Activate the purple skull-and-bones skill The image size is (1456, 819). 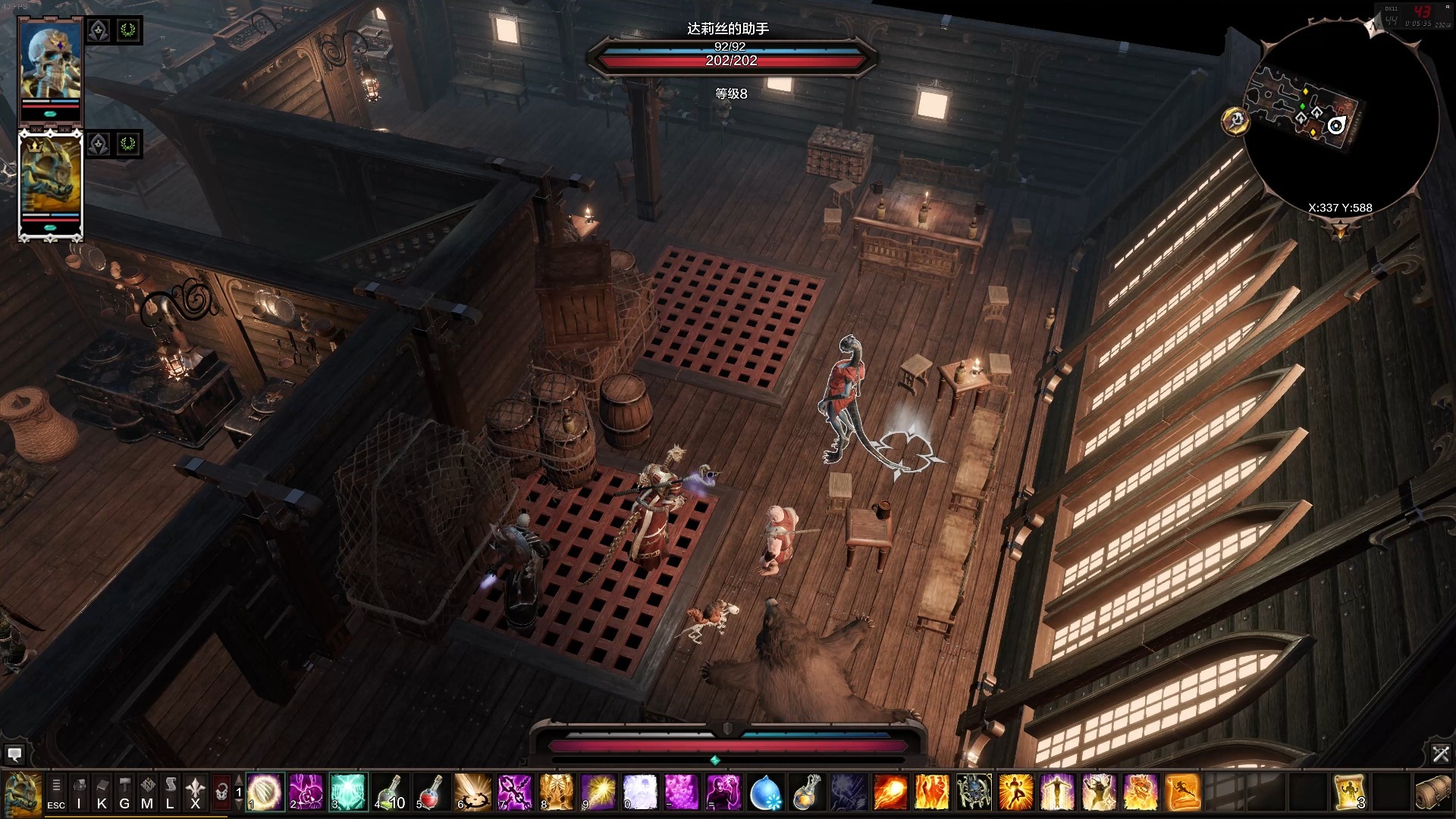(306, 792)
